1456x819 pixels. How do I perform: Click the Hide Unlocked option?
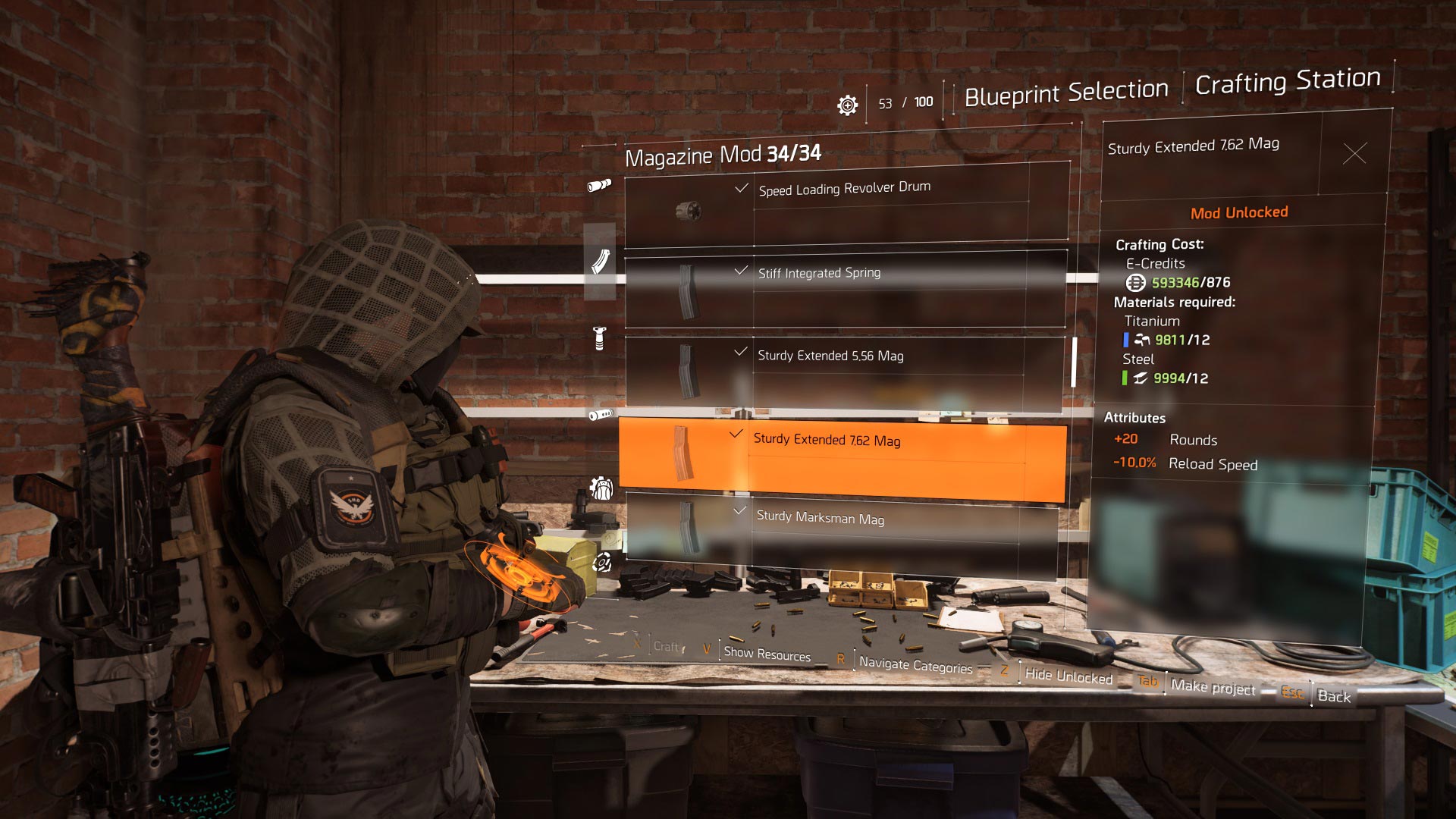1068,676
